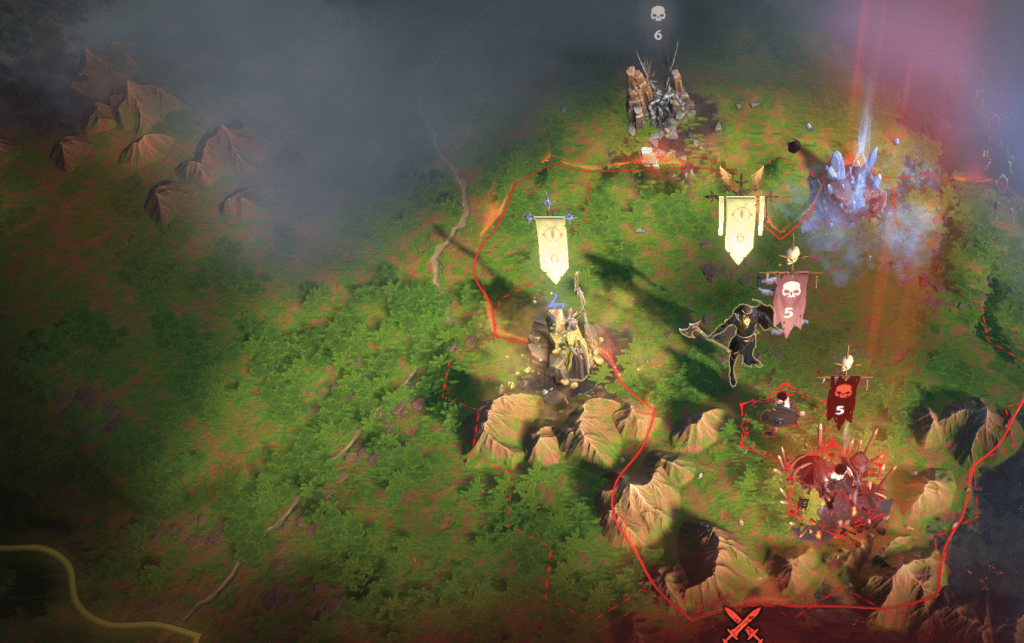
Task: Click the gray skull marker numbered 6
Action: pos(657,22)
